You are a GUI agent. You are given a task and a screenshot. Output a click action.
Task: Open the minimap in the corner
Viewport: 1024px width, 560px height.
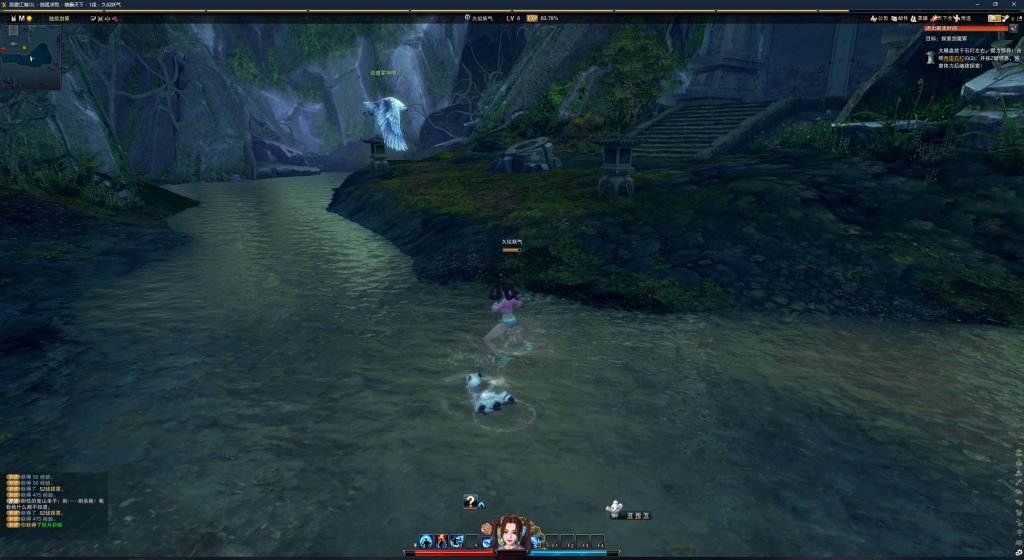click(x=30, y=55)
